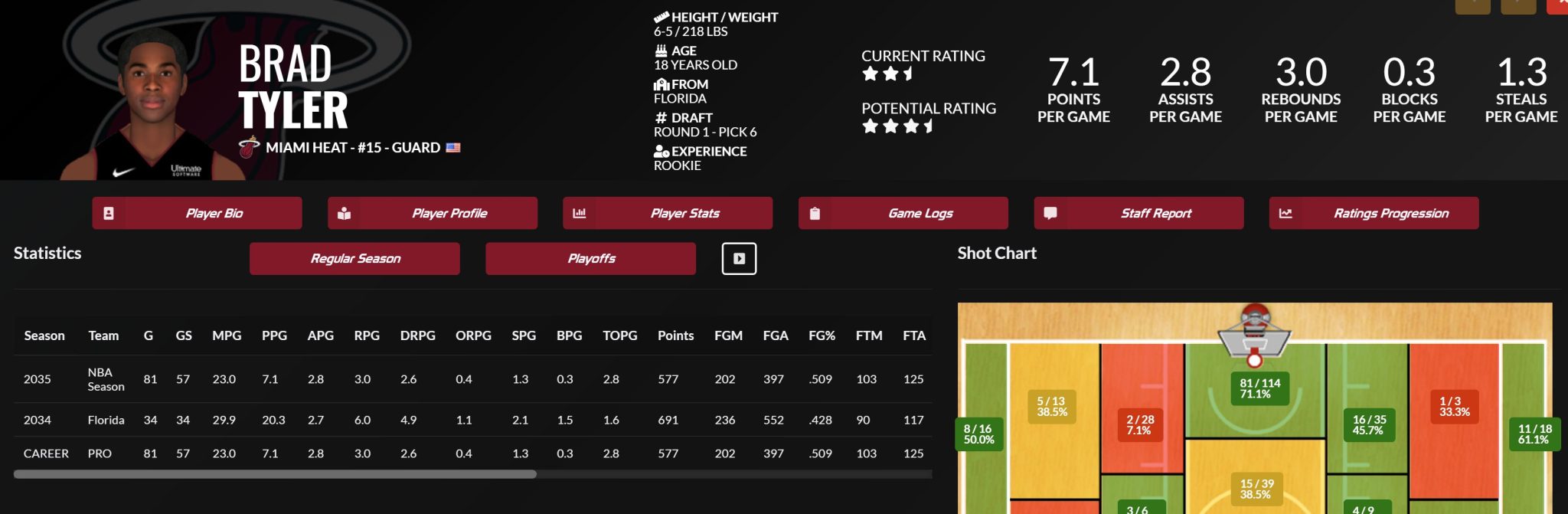Open the Staff Report
The height and width of the screenshot is (514, 1568).
[1138, 213]
